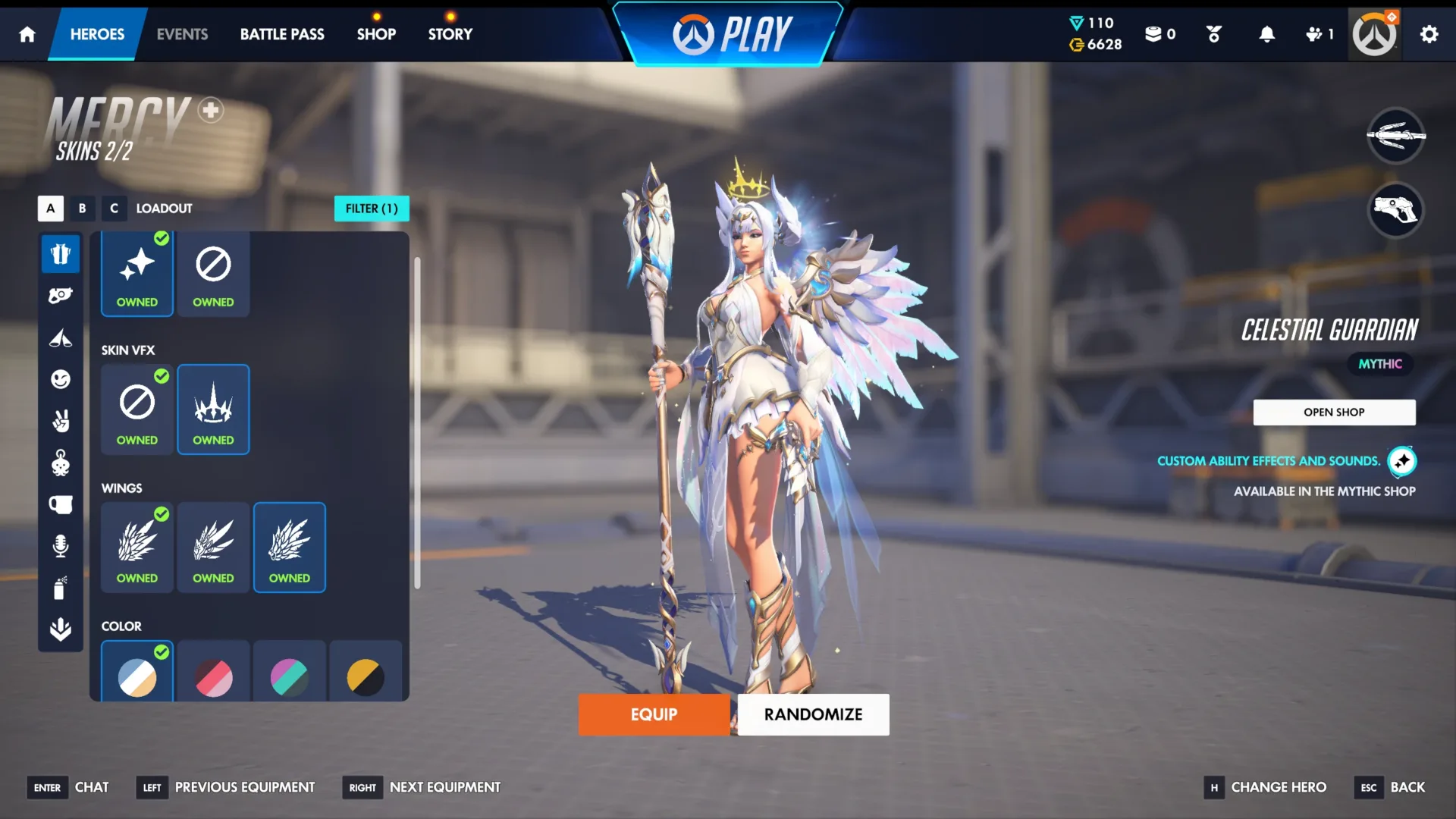Open the Weapon Skins customization category
Image resolution: width=1456 pixels, height=819 pixels.
(61, 294)
